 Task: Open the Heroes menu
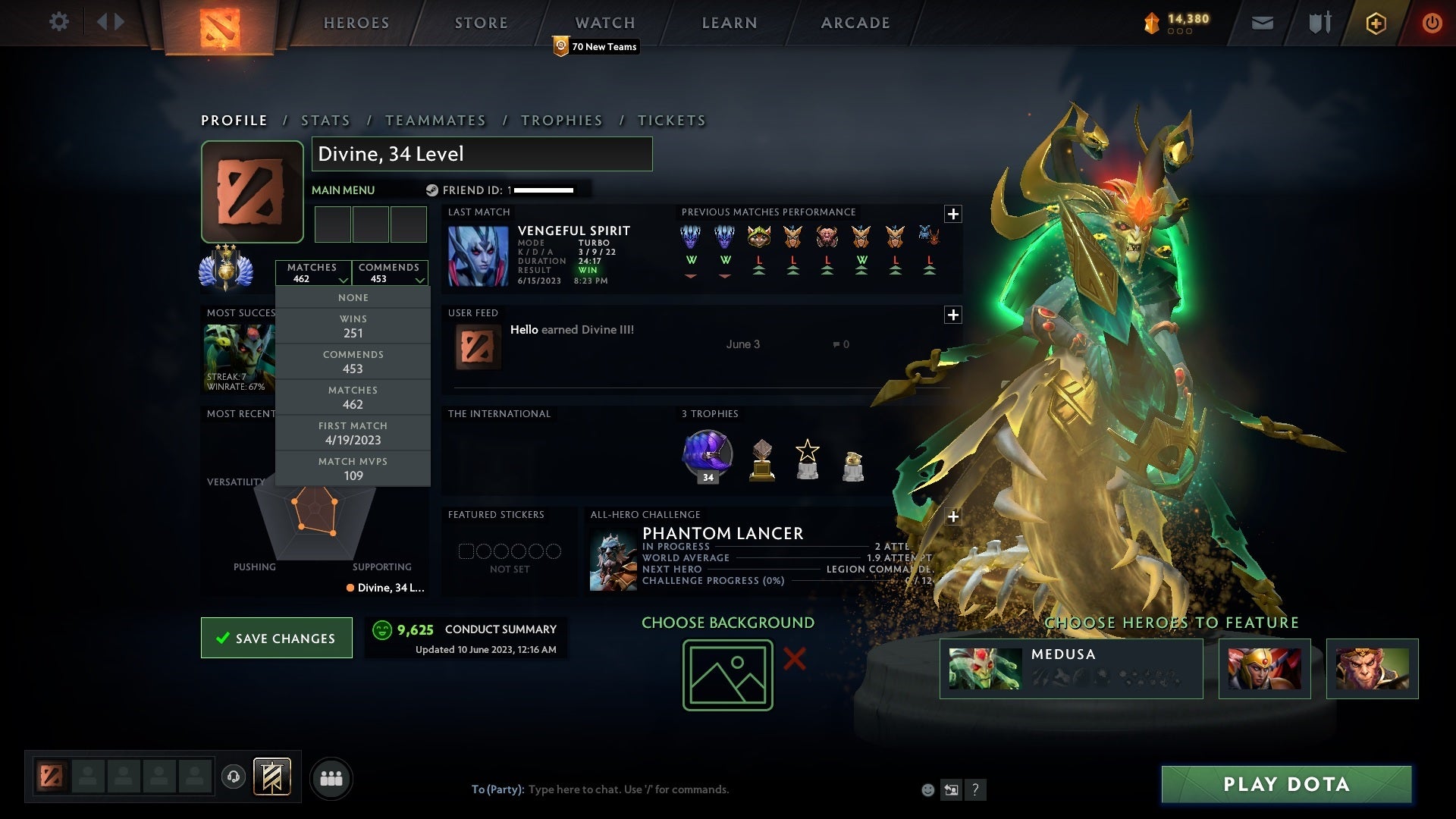pos(356,23)
